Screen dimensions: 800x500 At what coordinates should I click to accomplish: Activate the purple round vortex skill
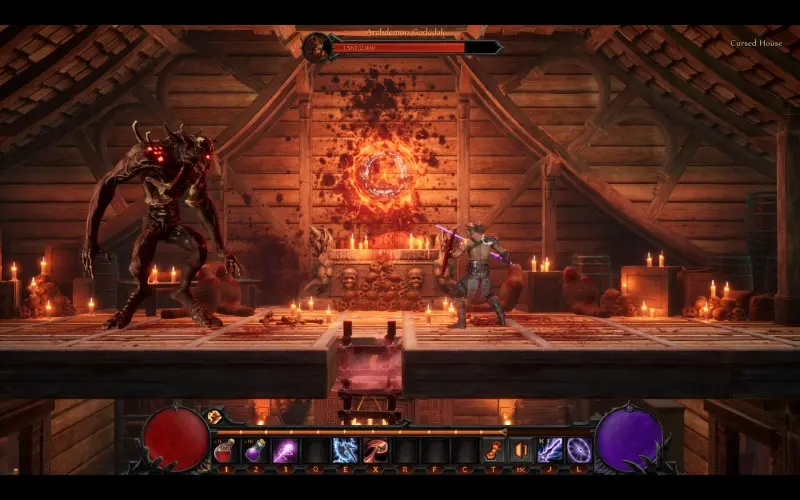[579, 450]
